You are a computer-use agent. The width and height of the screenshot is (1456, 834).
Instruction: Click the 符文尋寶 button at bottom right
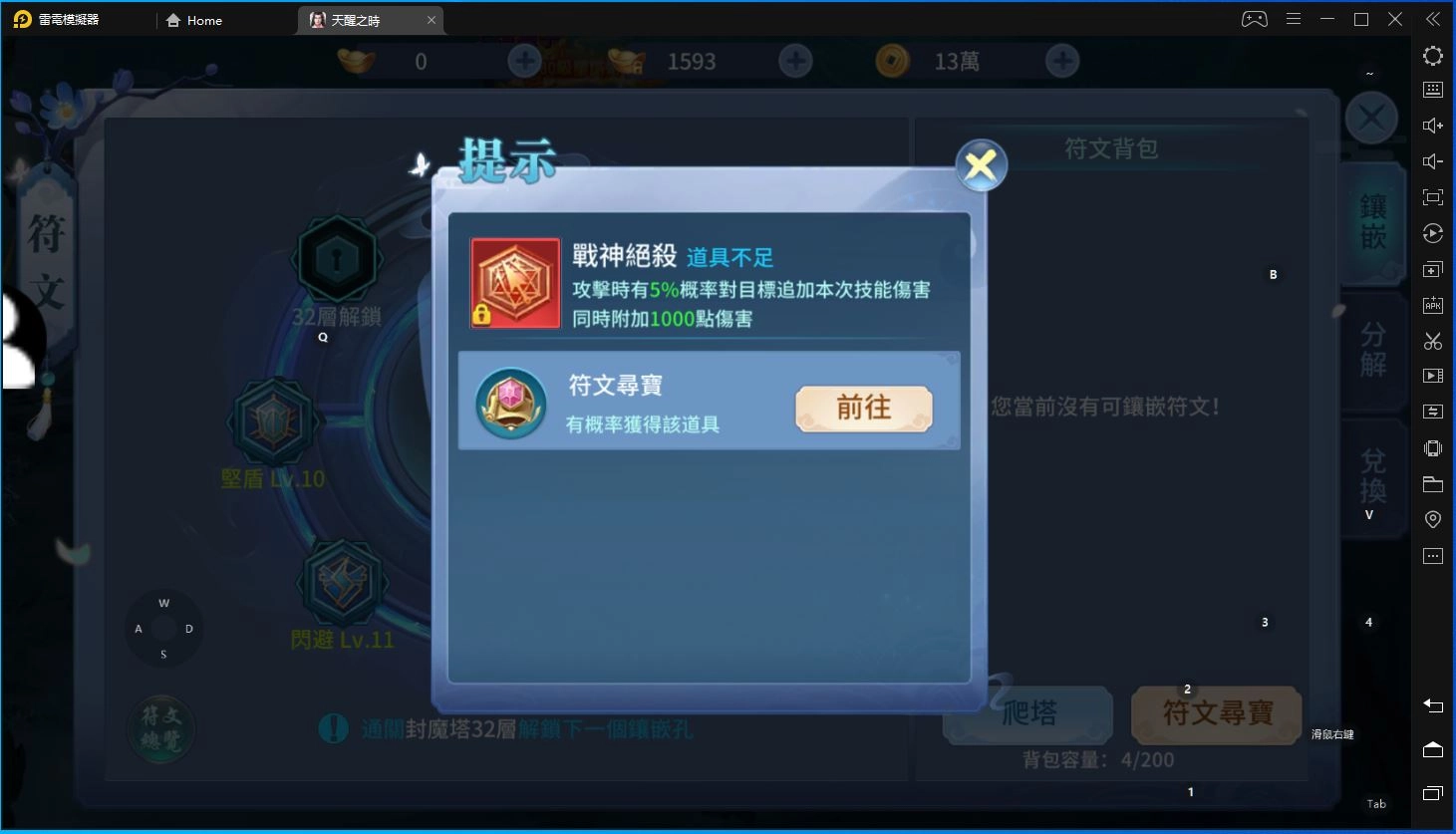click(1214, 714)
